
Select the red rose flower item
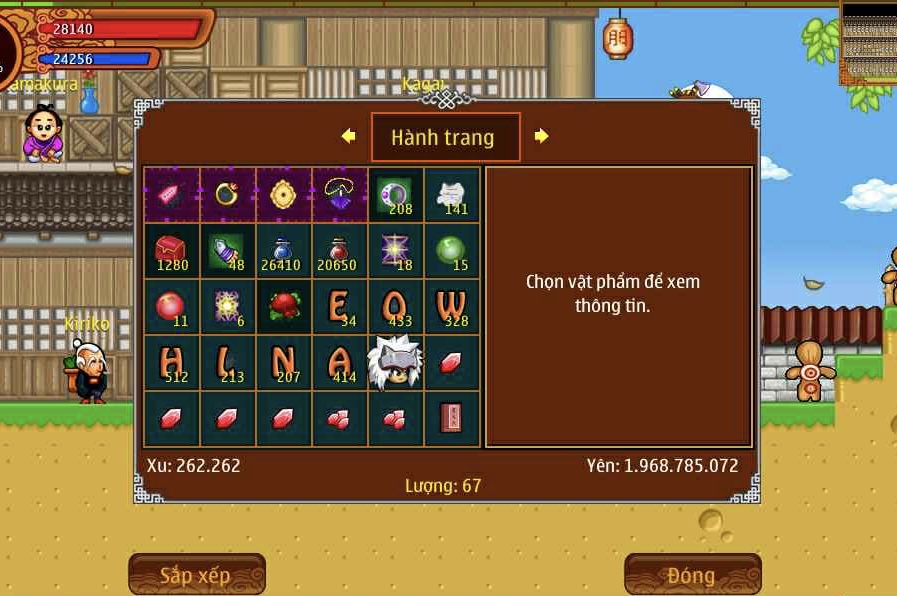[284, 306]
